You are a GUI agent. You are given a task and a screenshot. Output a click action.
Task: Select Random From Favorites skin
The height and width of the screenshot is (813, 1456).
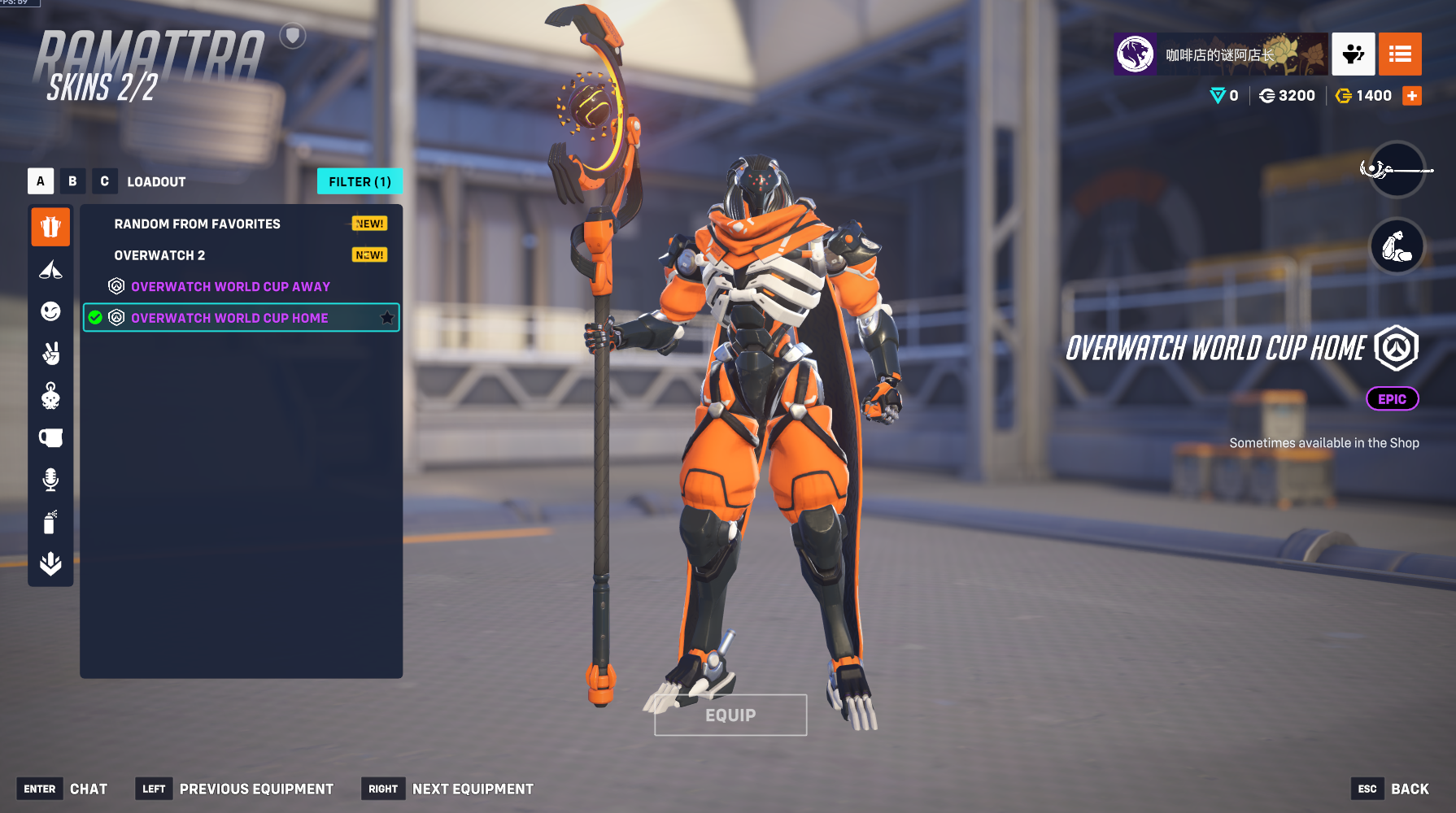point(198,224)
